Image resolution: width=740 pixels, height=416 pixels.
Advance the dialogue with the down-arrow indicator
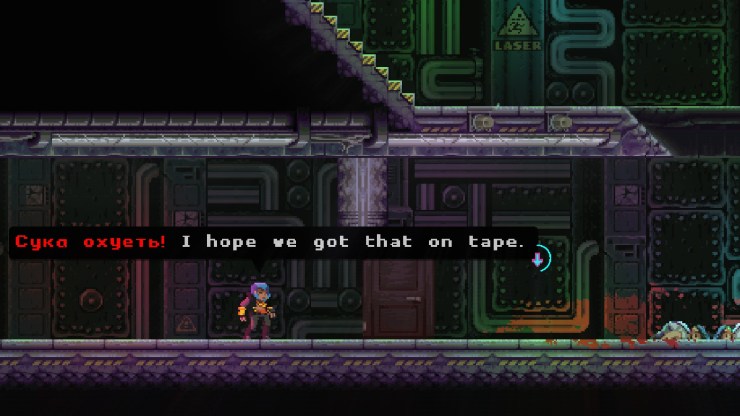click(538, 260)
